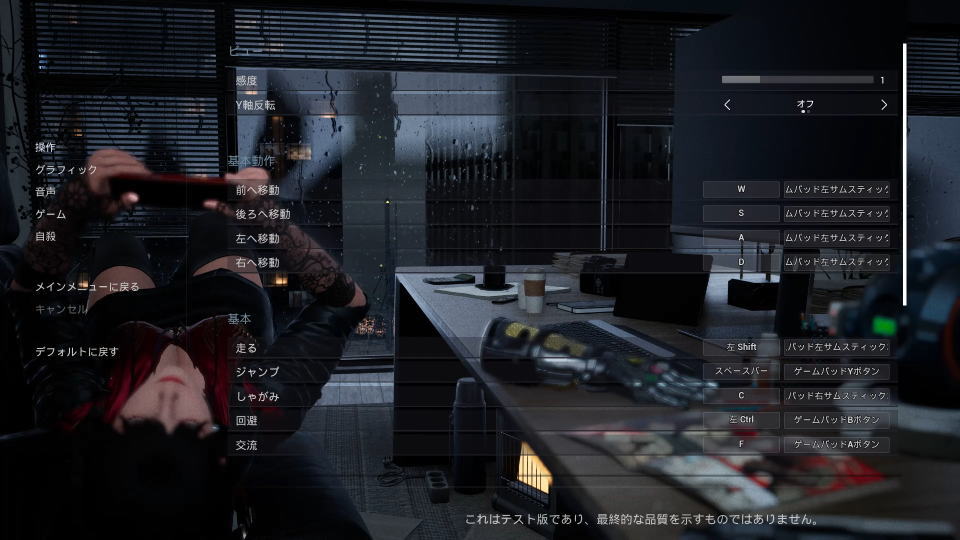Select the D key binding for 右へ移動
This screenshot has width=960, height=540.
point(741,262)
